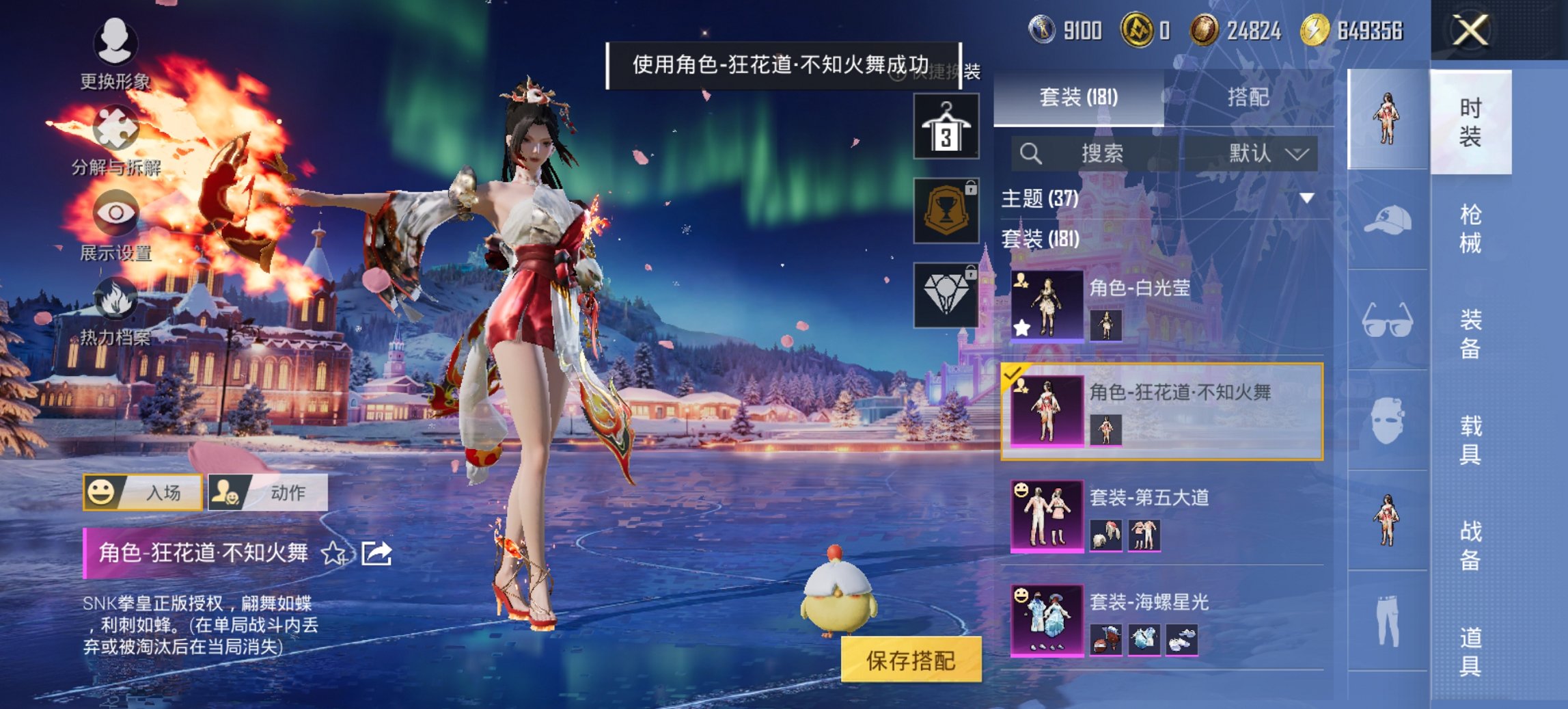This screenshot has width=1568, height=709.
Task: Expand the 主题 (37) theme section
Action: coord(1306,198)
